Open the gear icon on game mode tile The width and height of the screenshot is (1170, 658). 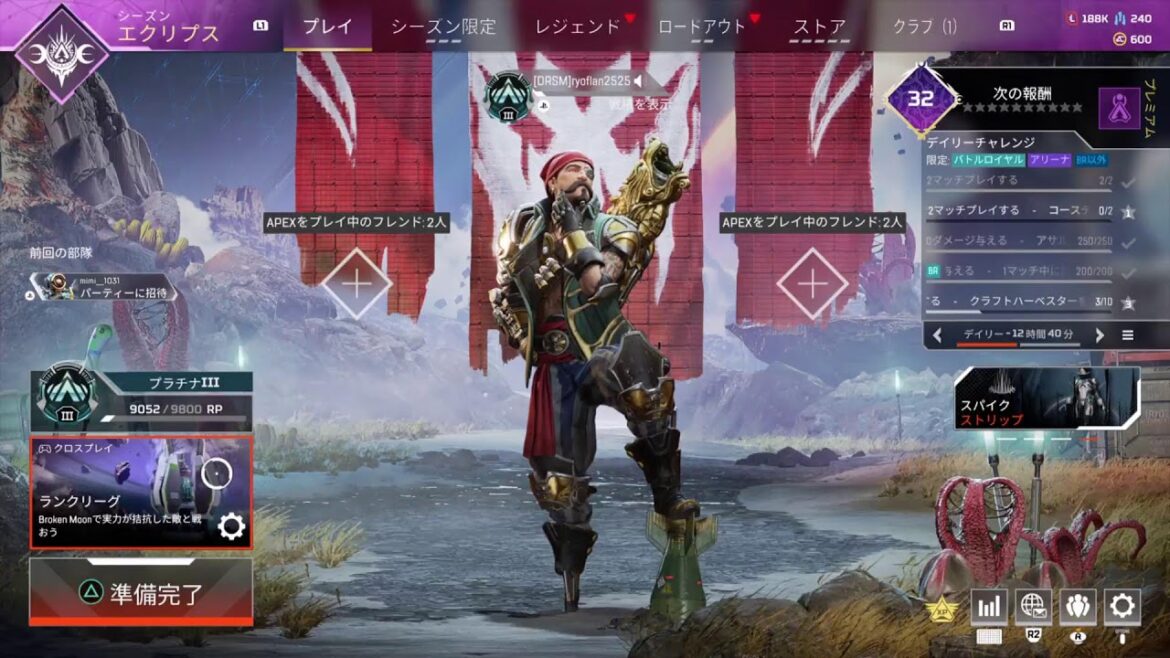coord(231,527)
